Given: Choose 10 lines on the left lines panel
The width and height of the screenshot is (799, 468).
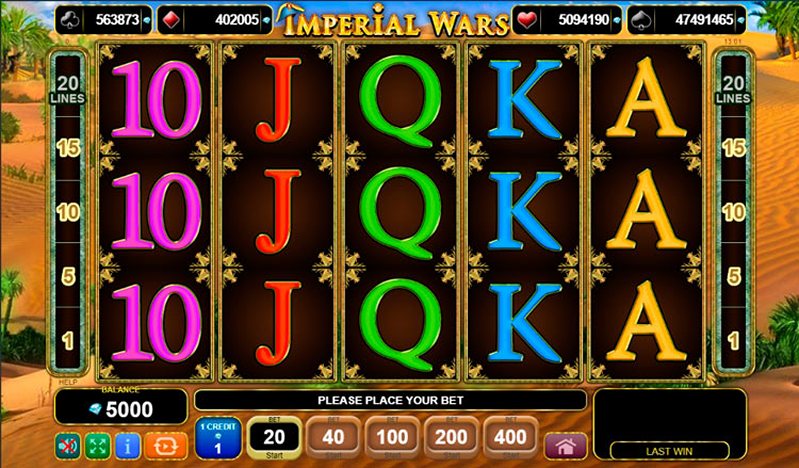Looking at the screenshot, I should (x=67, y=212).
